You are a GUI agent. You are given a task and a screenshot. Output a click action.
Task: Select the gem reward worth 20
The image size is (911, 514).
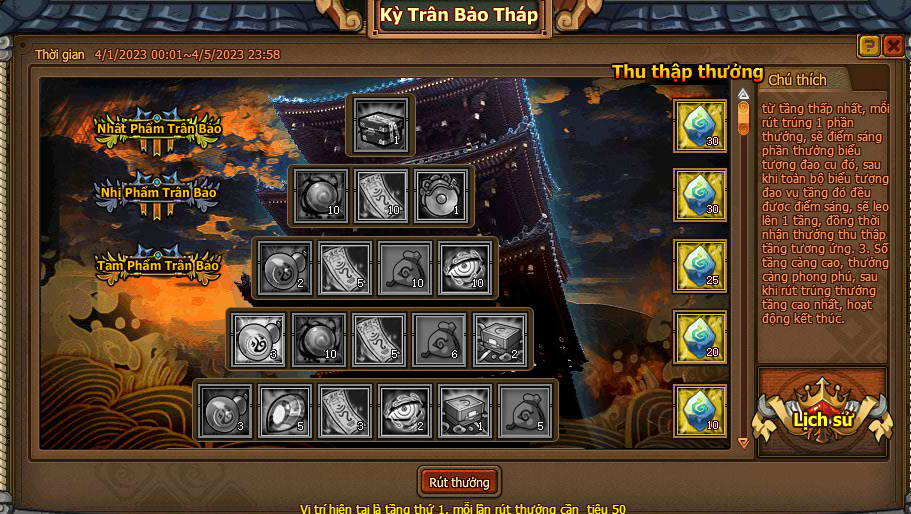tap(700, 338)
